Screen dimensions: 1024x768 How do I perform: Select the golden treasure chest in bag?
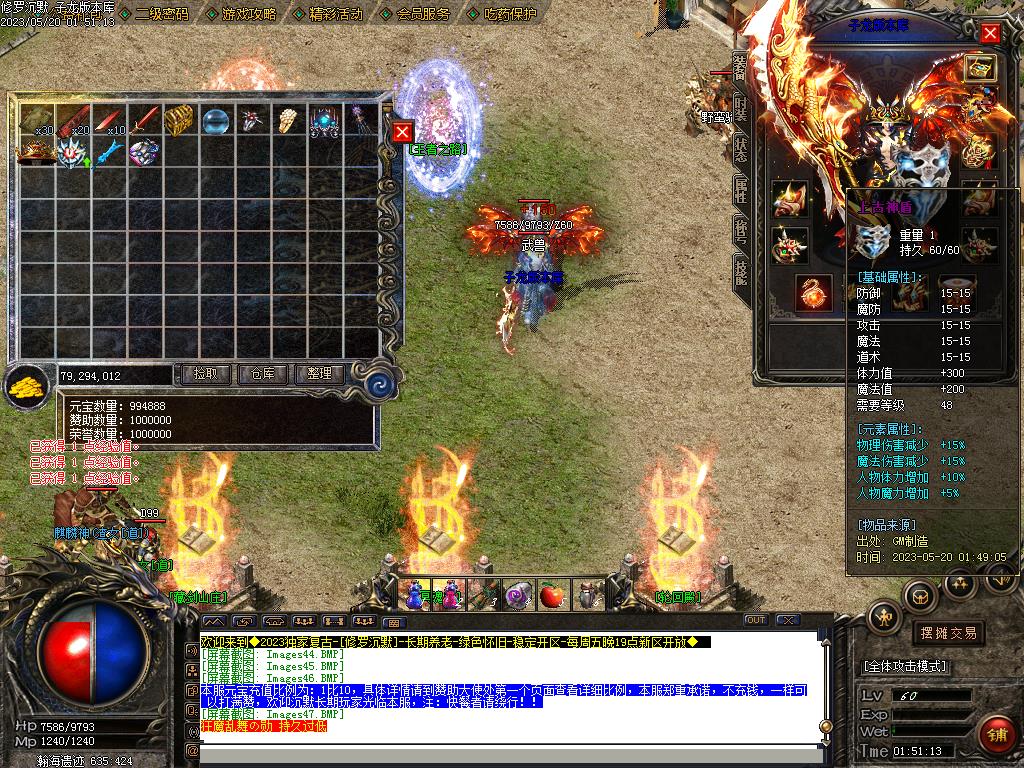coord(179,120)
